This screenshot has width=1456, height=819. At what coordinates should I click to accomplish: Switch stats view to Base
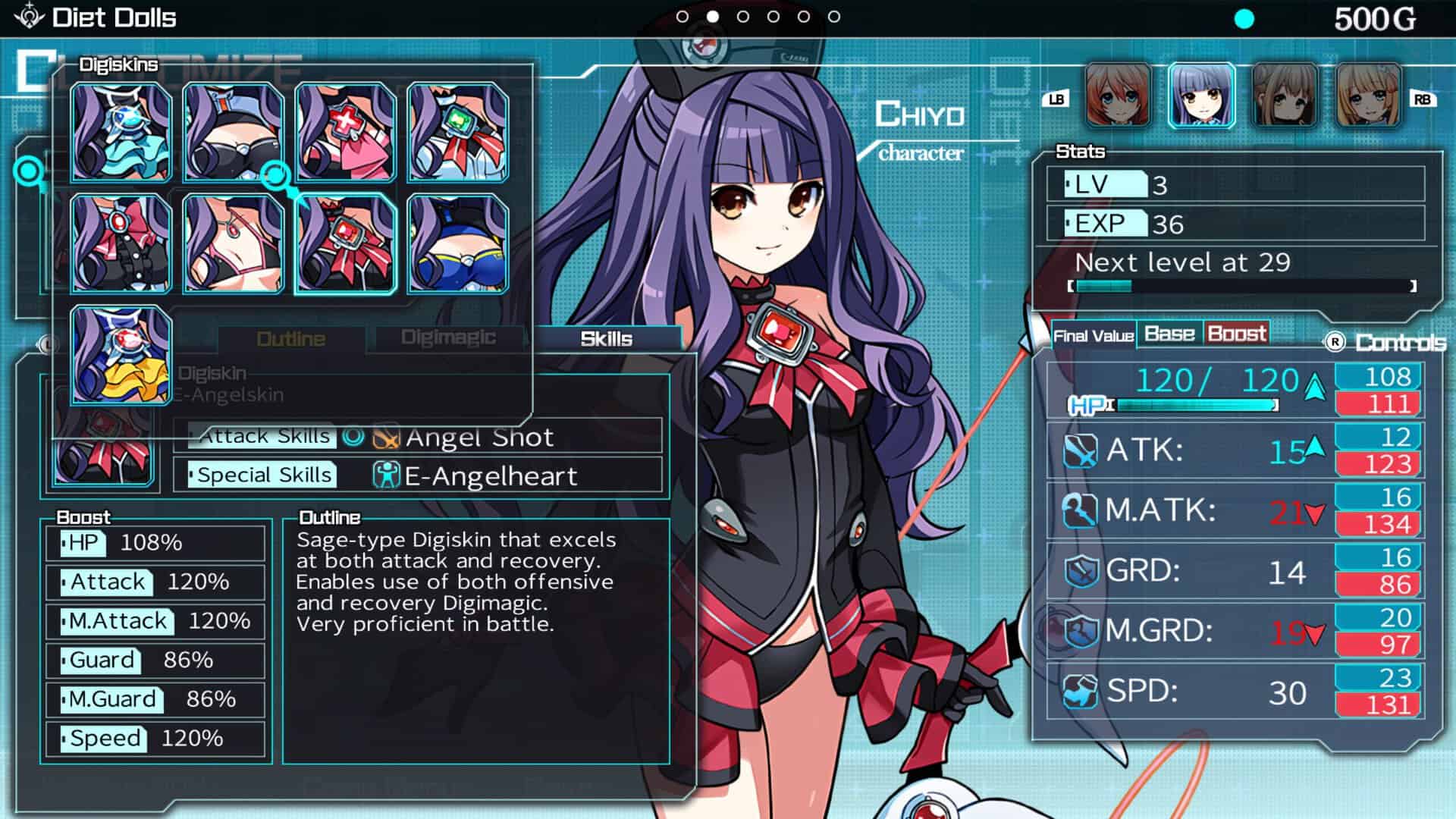pyautogui.click(x=1169, y=334)
